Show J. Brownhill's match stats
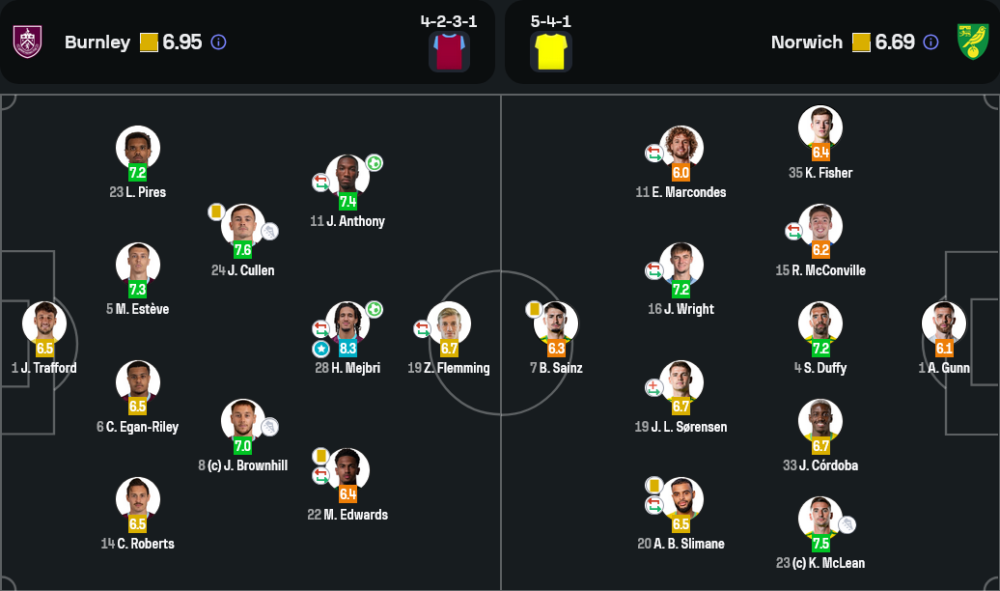The image size is (1000, 591). coord(243,421)
